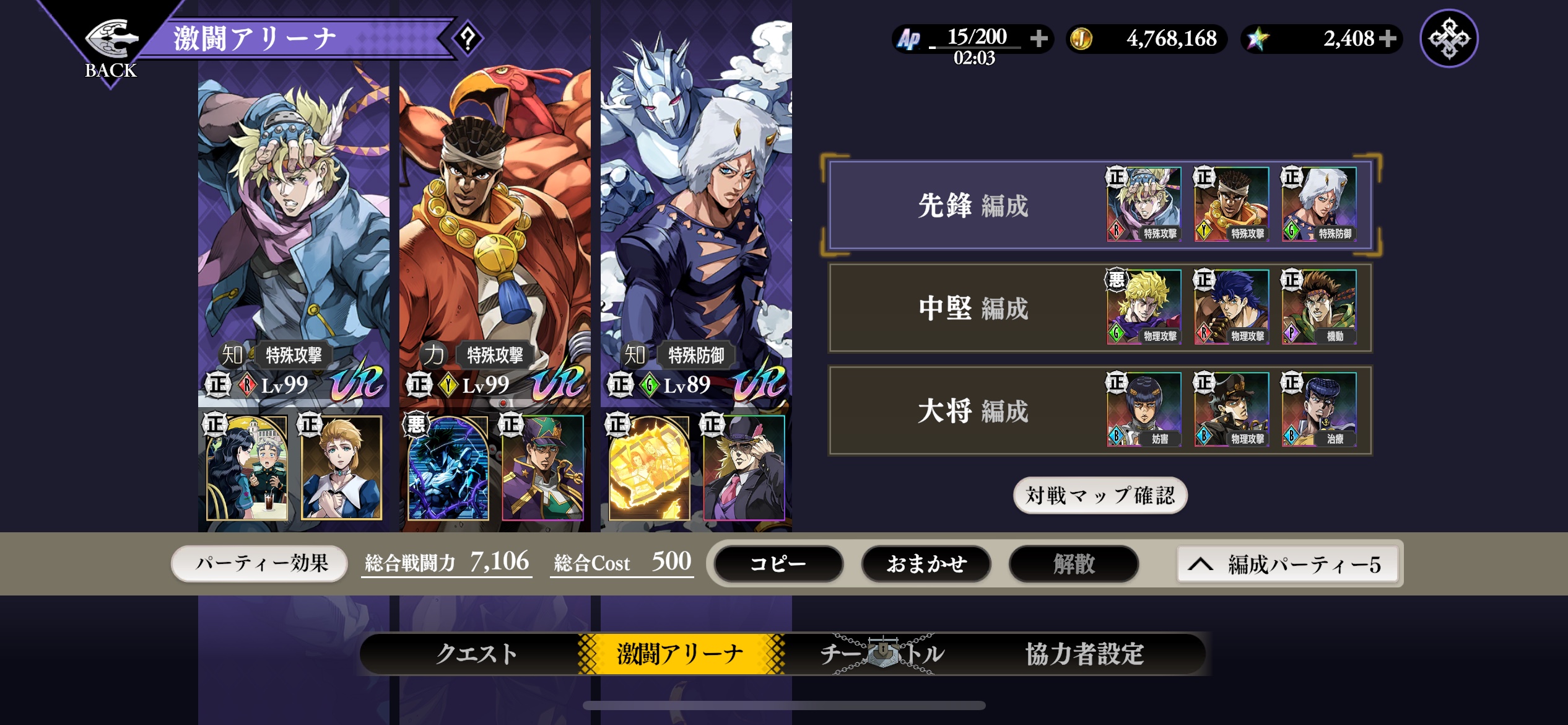Choose おまかせ auto formation
Screen dimensions: 1568x725
tap(926, 564)
